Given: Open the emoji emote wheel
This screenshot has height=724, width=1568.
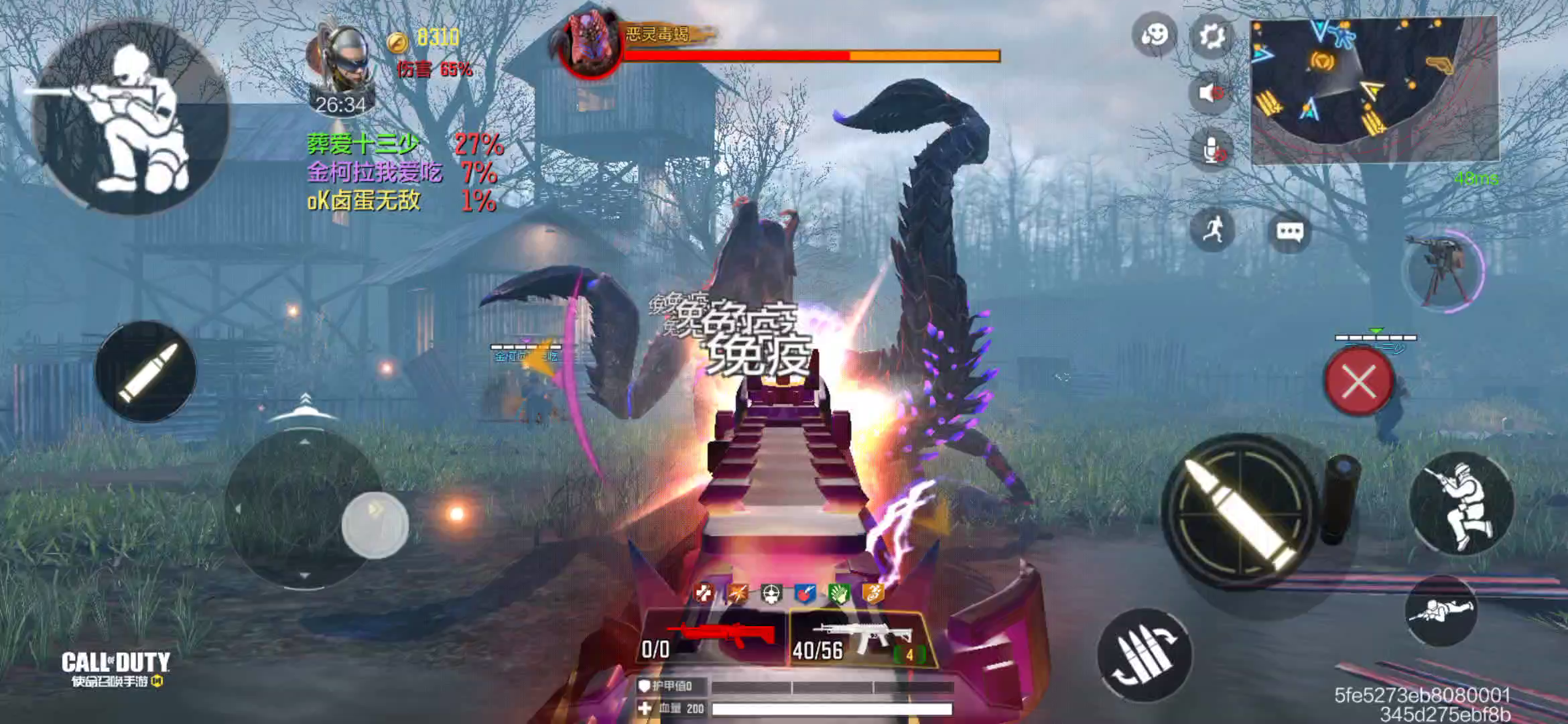Looking at the screenshot, I should pos(1155,35).
